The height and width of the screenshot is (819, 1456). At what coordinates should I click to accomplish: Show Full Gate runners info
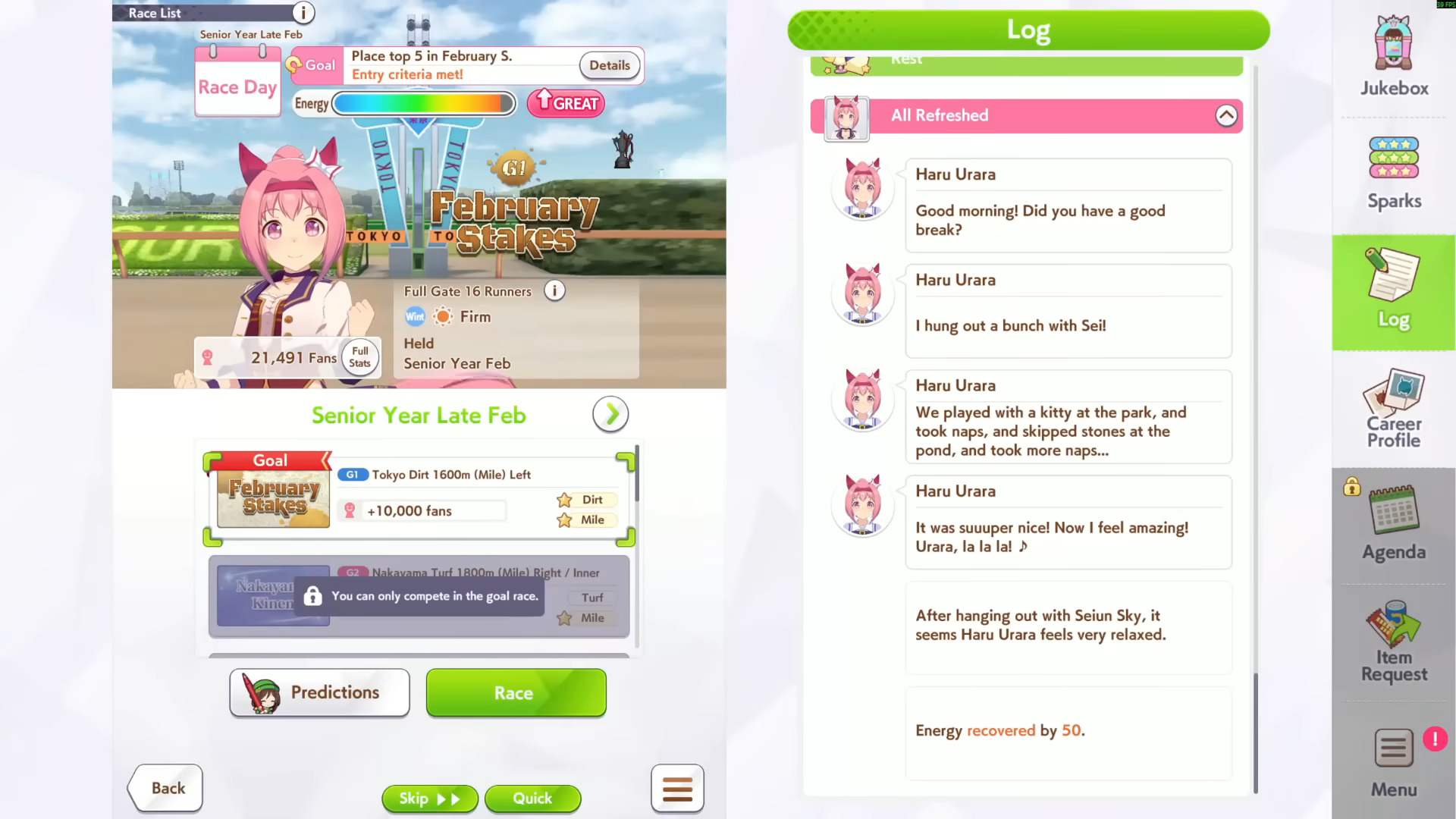(555, 291)
